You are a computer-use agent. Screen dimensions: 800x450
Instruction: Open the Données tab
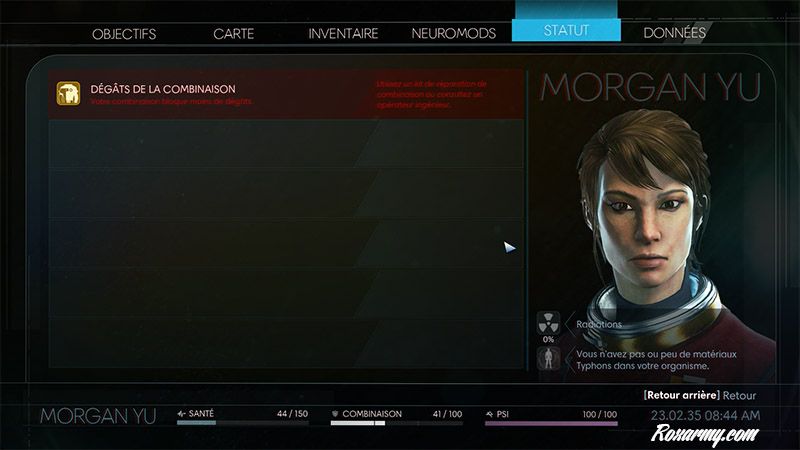(x=674, y=33)
